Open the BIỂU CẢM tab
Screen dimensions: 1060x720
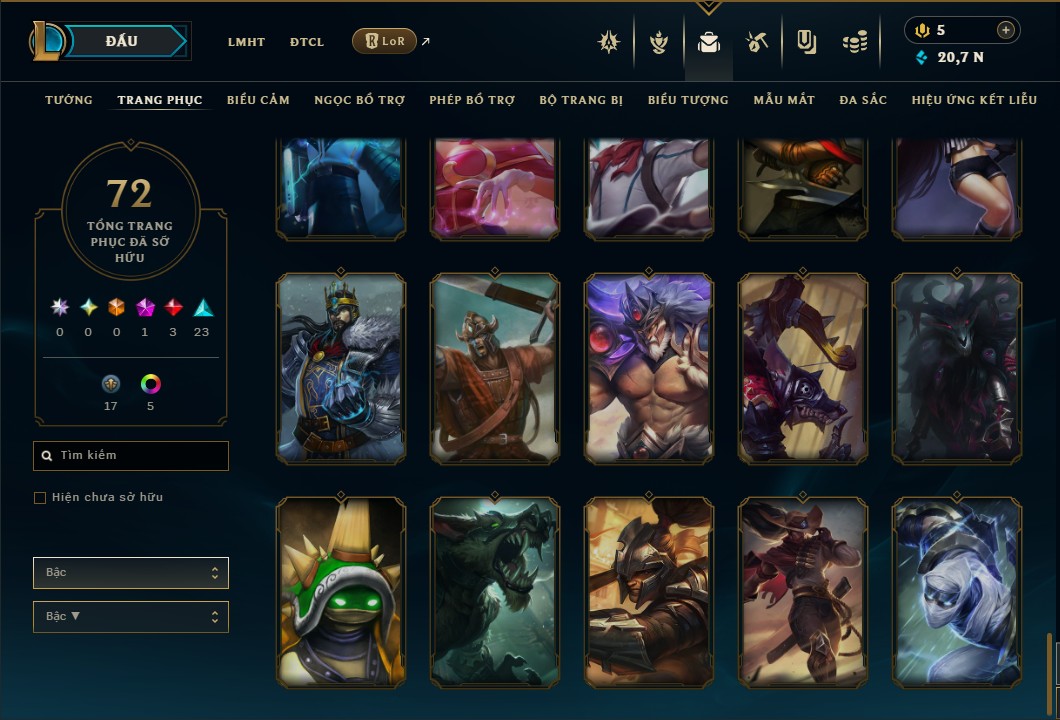(258, 100)
